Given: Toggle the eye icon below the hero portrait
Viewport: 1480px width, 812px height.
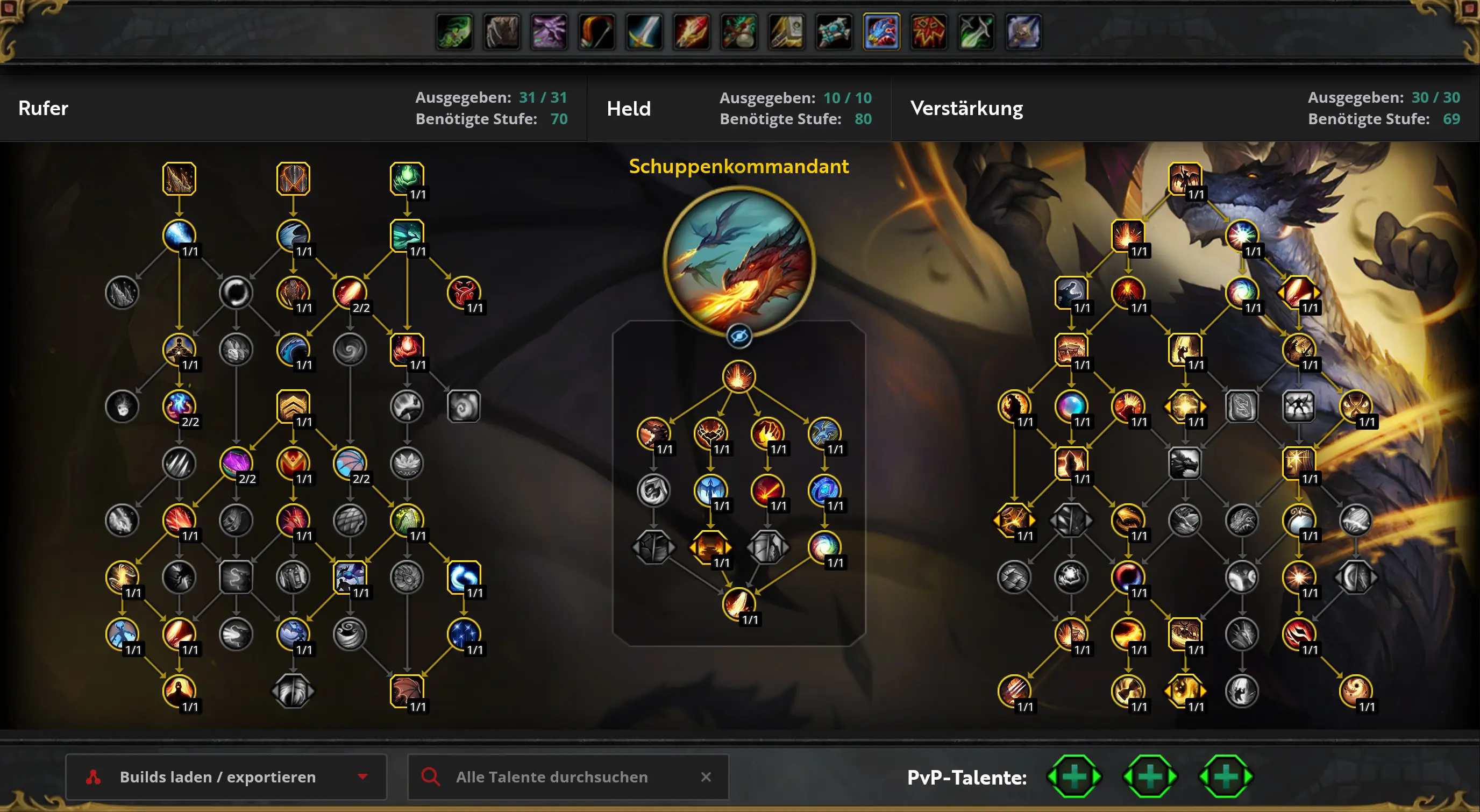Looking at the screenshot, I should [739, 336].
